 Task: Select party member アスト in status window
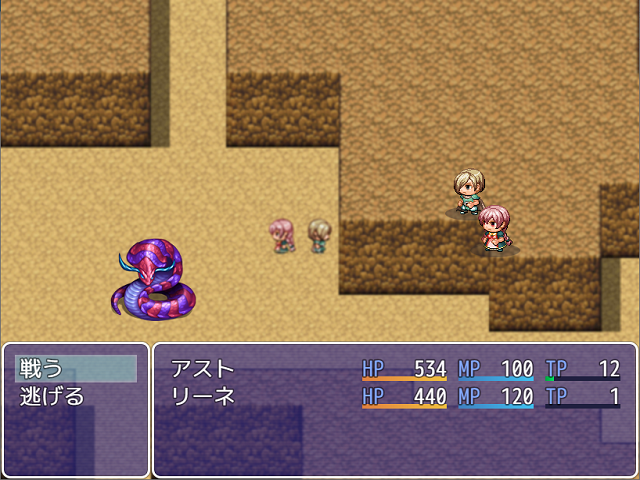point(203,368)
